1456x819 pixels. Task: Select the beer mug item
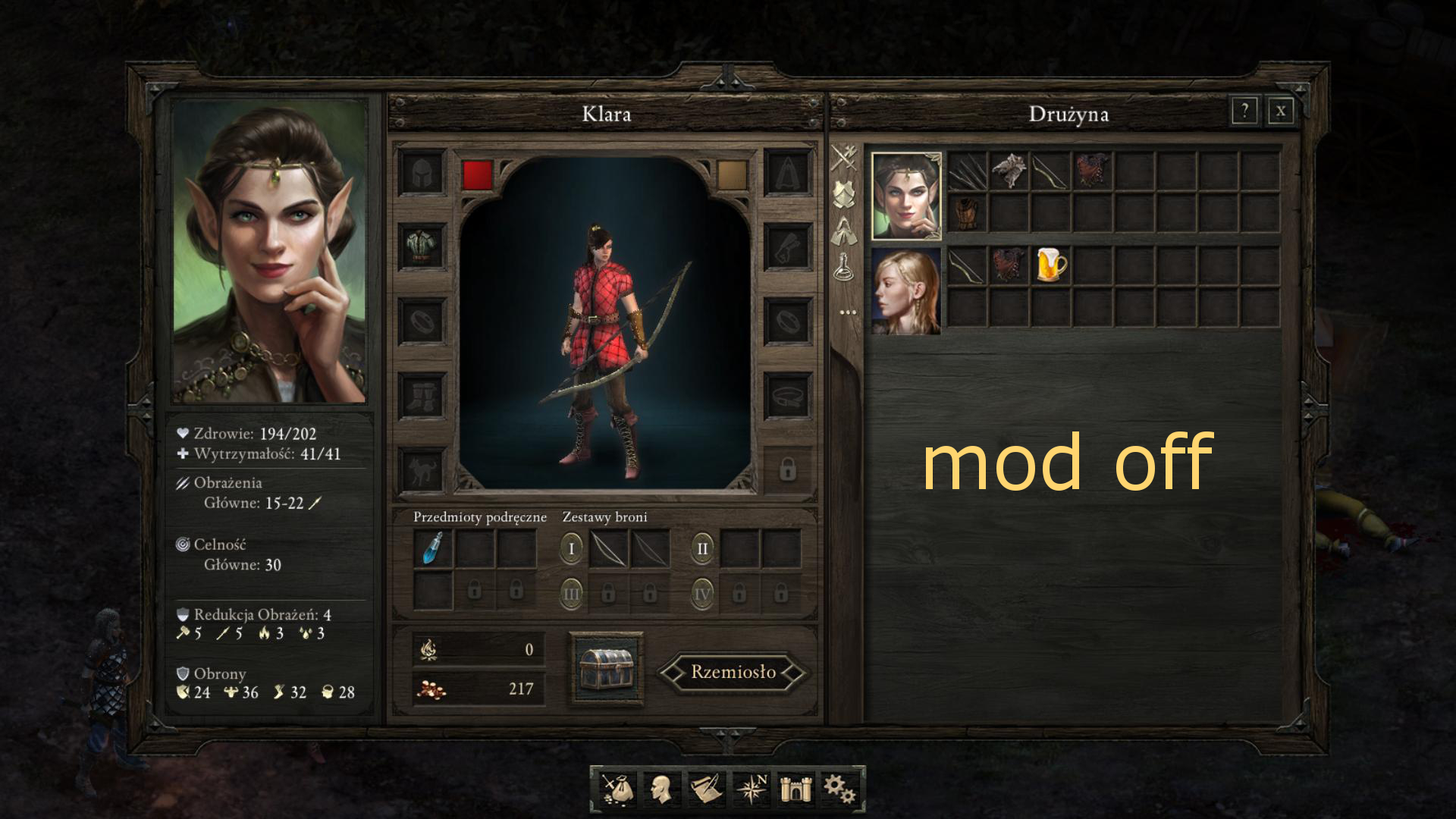pyautogui.click(x=1051, y=265)
